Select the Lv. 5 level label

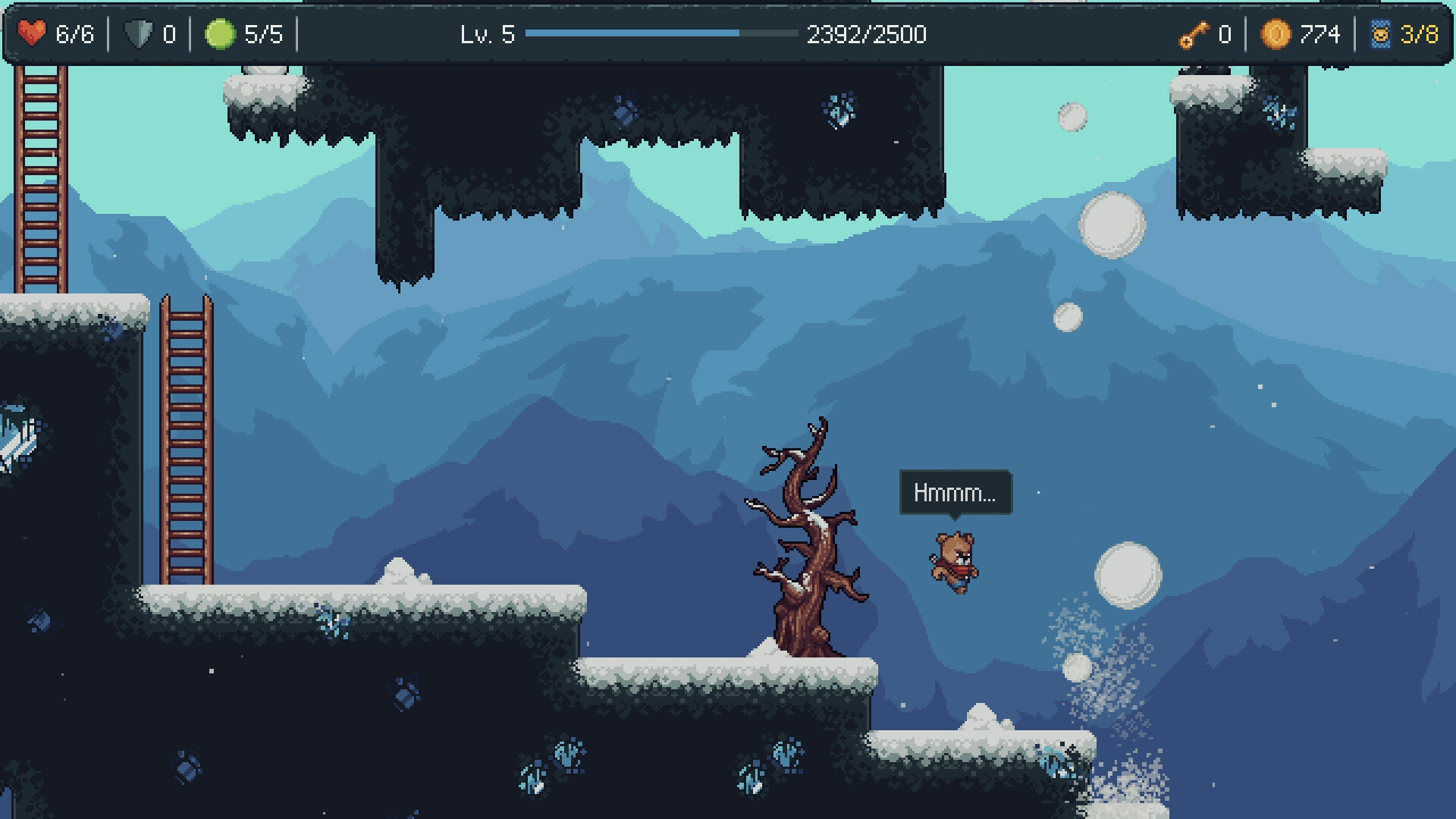pos(486,34)
